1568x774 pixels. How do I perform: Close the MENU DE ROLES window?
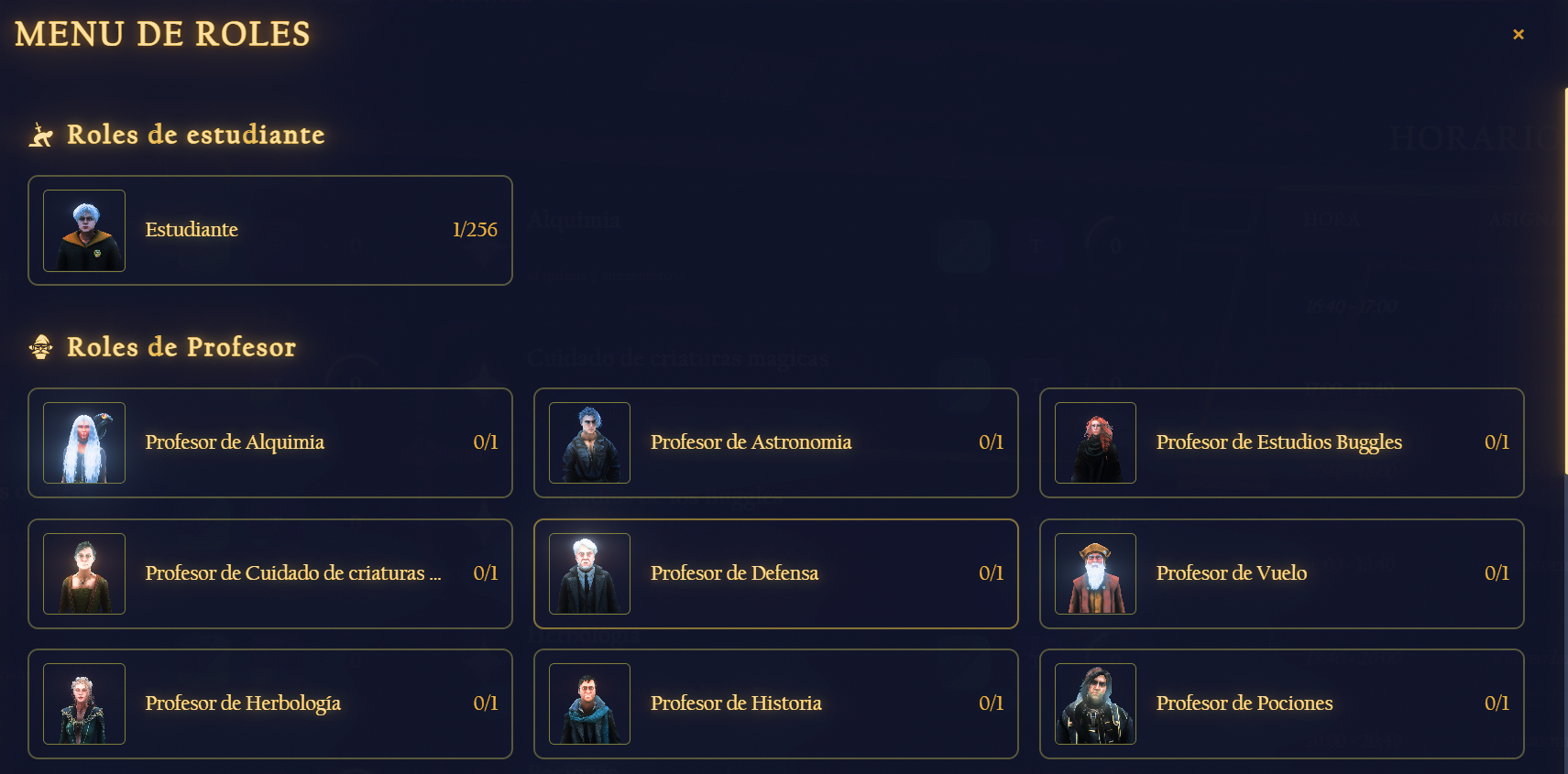click(x=1519, y=34)
